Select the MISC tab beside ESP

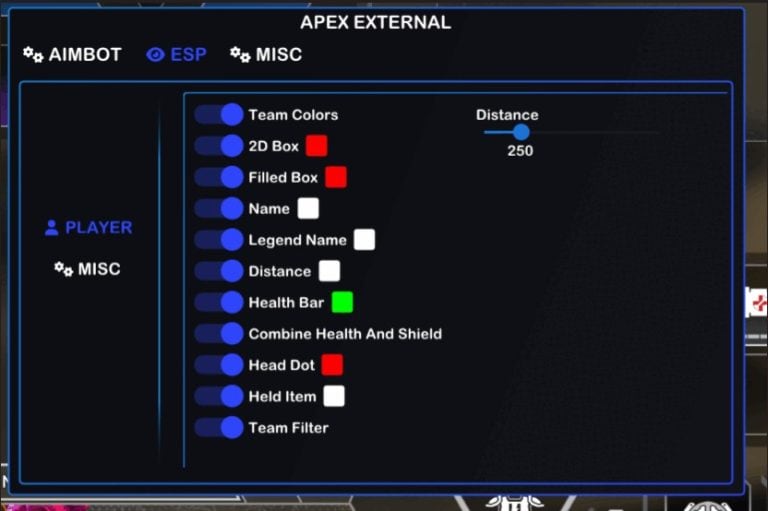click(x=266, y=54)
